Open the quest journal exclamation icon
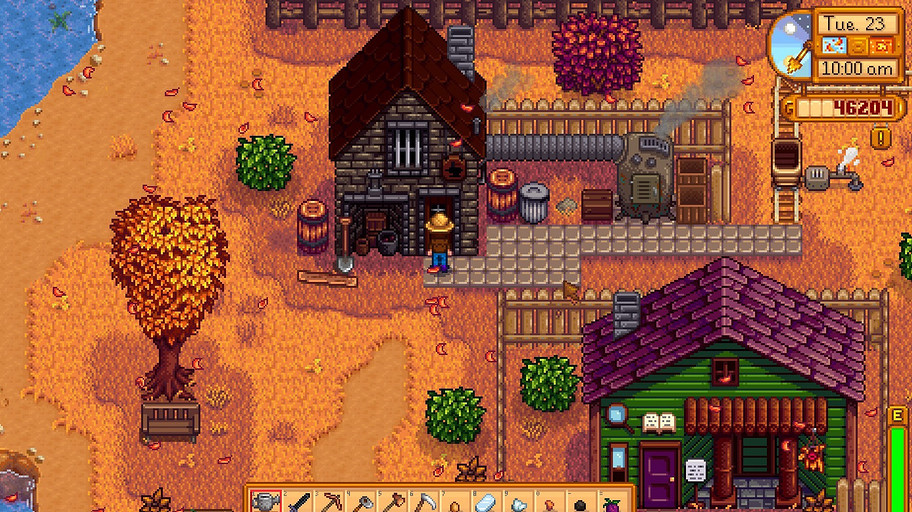This screenshot has width=912, height=512. (x=881, y=139)
